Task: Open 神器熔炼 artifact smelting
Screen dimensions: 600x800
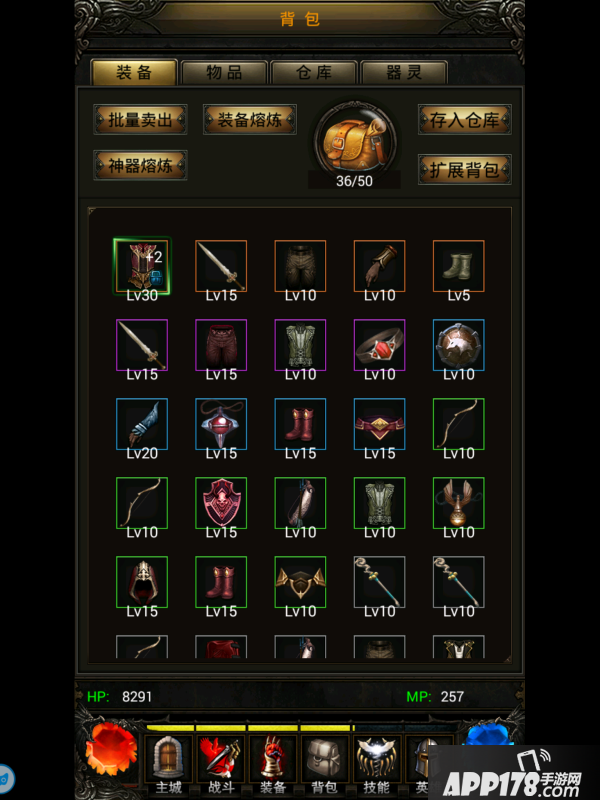Action: 140,166
